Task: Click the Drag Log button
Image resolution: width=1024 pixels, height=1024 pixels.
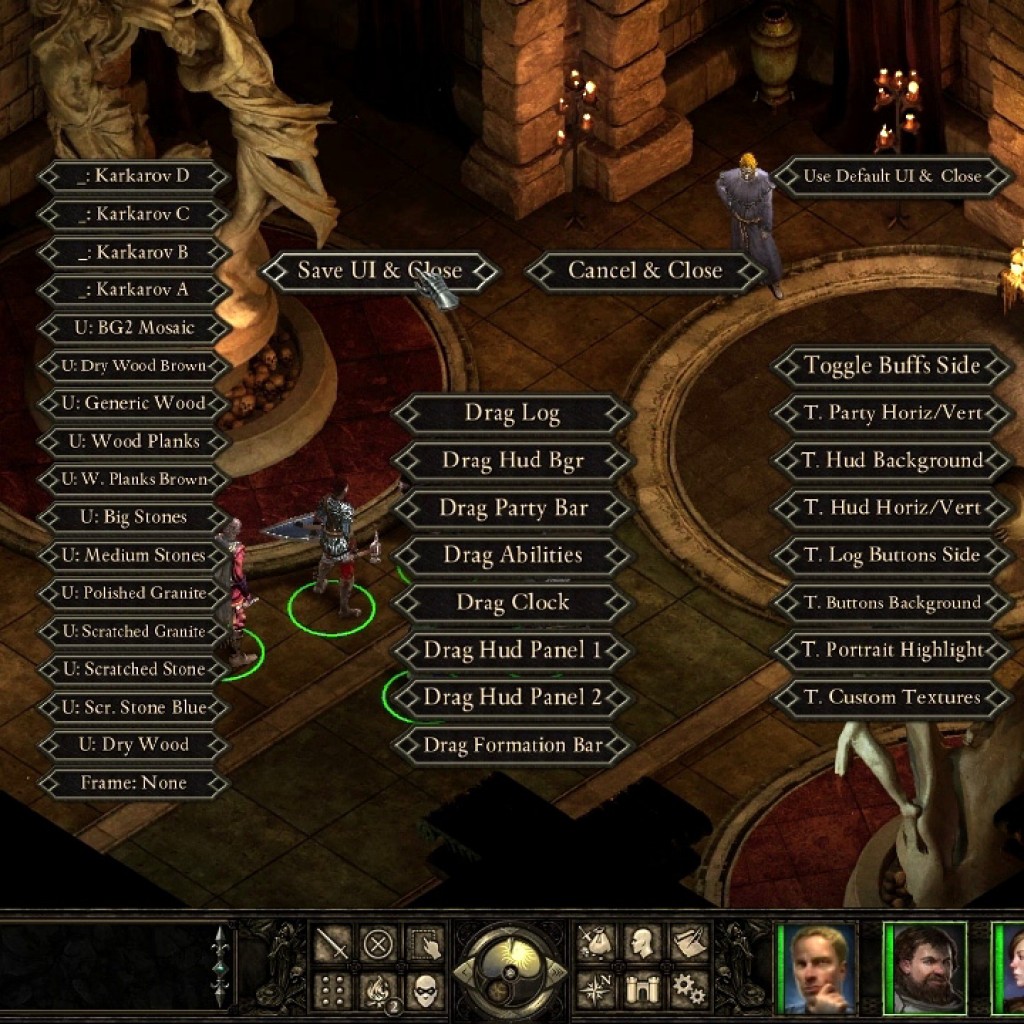Action: pyautogui.click(x=512, y=413)
